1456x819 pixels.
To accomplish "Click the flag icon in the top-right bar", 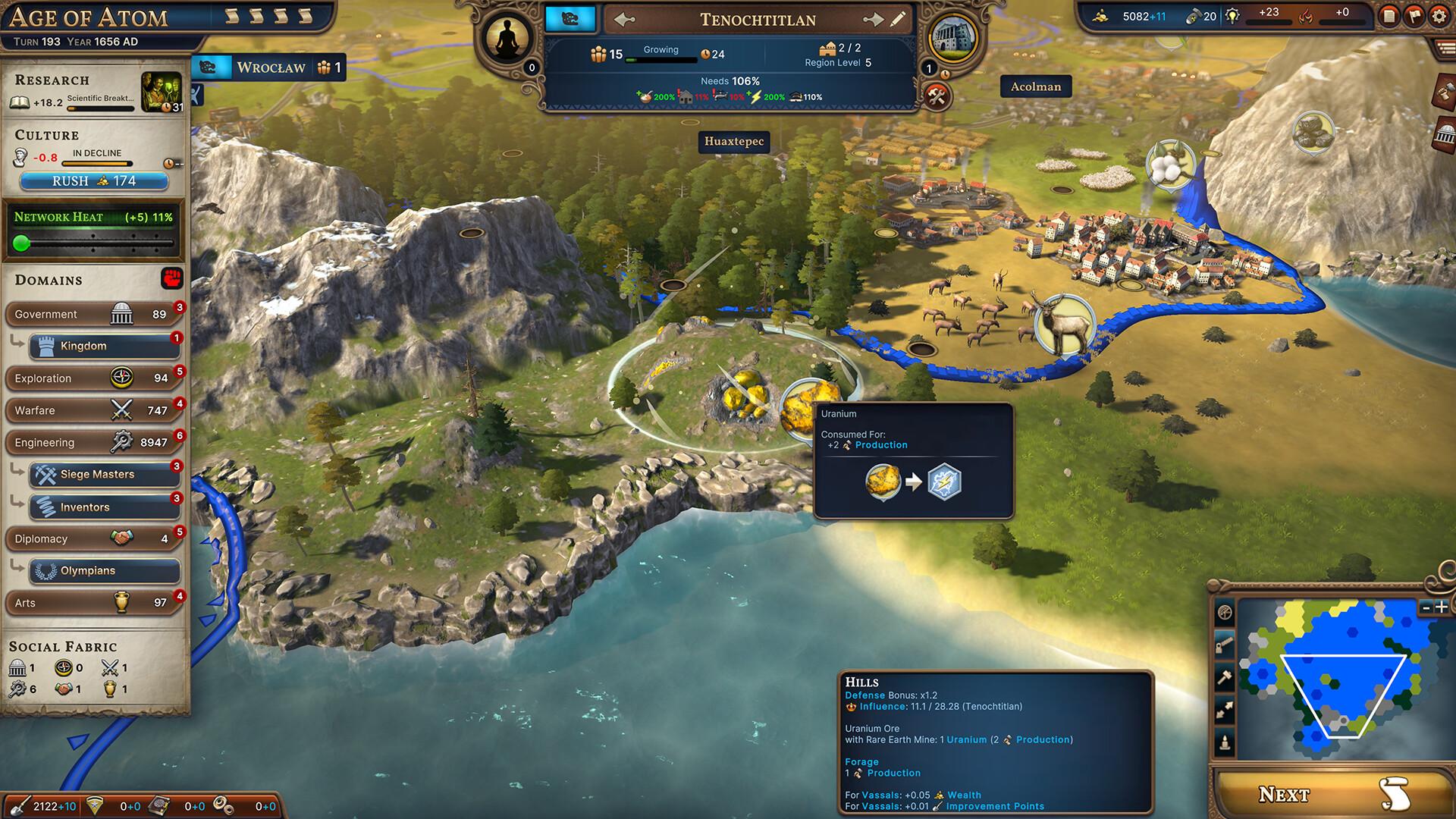I will pos(1414,16).
